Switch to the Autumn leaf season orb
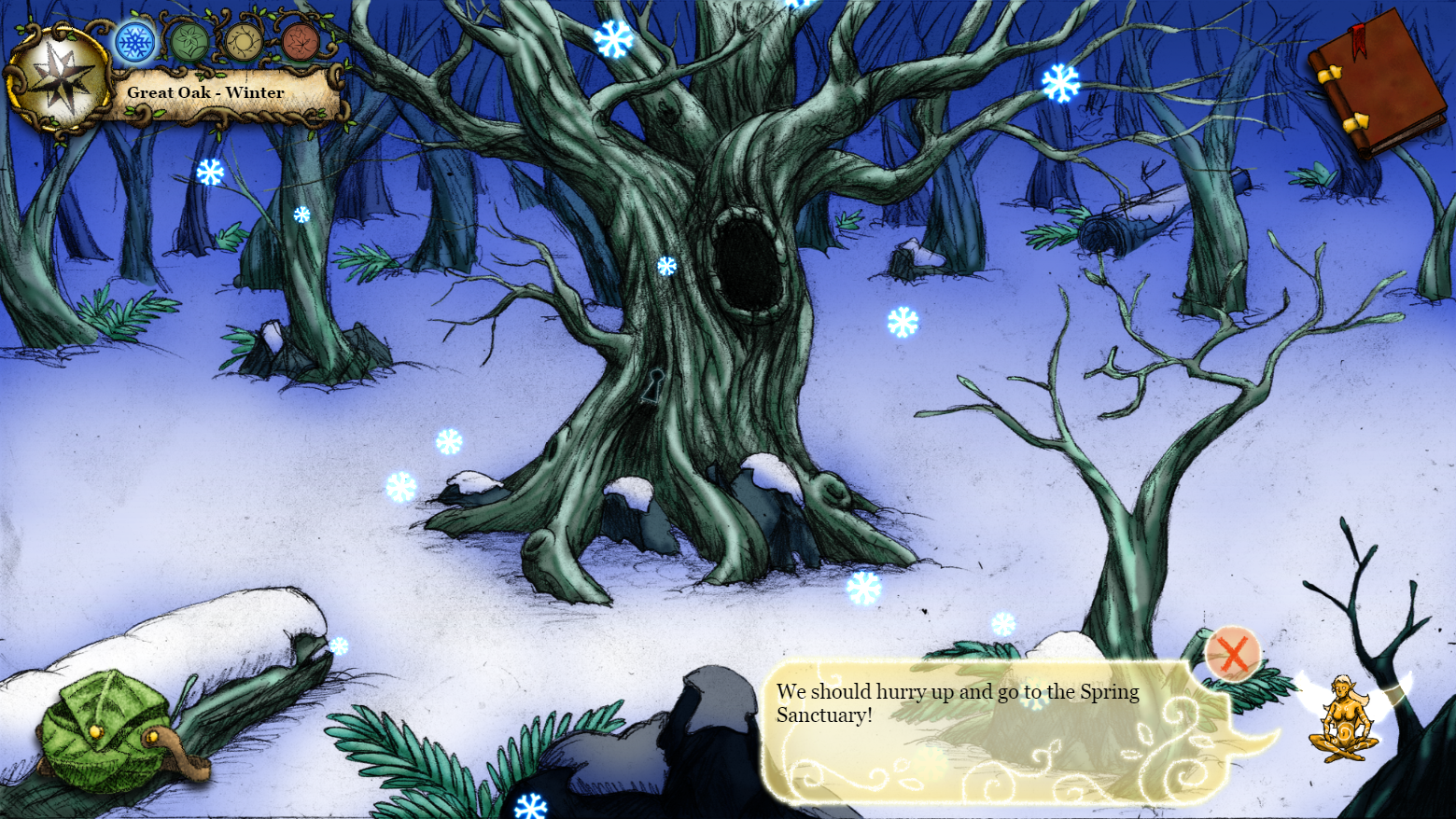The width and height of the screenshot is (1456, 819). click(301, 42)
